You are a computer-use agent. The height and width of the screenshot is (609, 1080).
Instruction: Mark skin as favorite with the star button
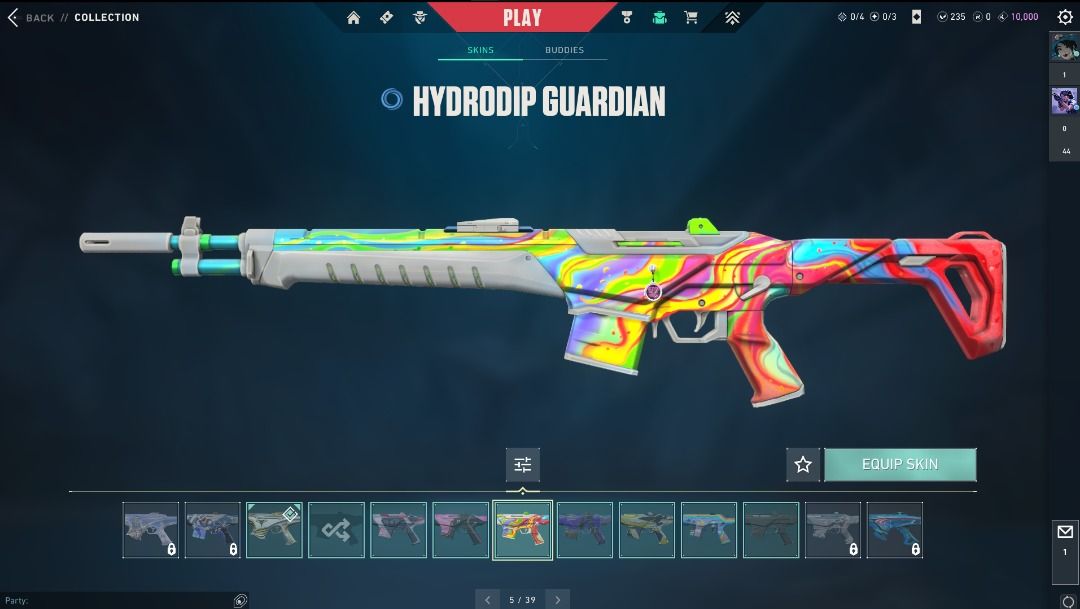[x=802, y=465]
